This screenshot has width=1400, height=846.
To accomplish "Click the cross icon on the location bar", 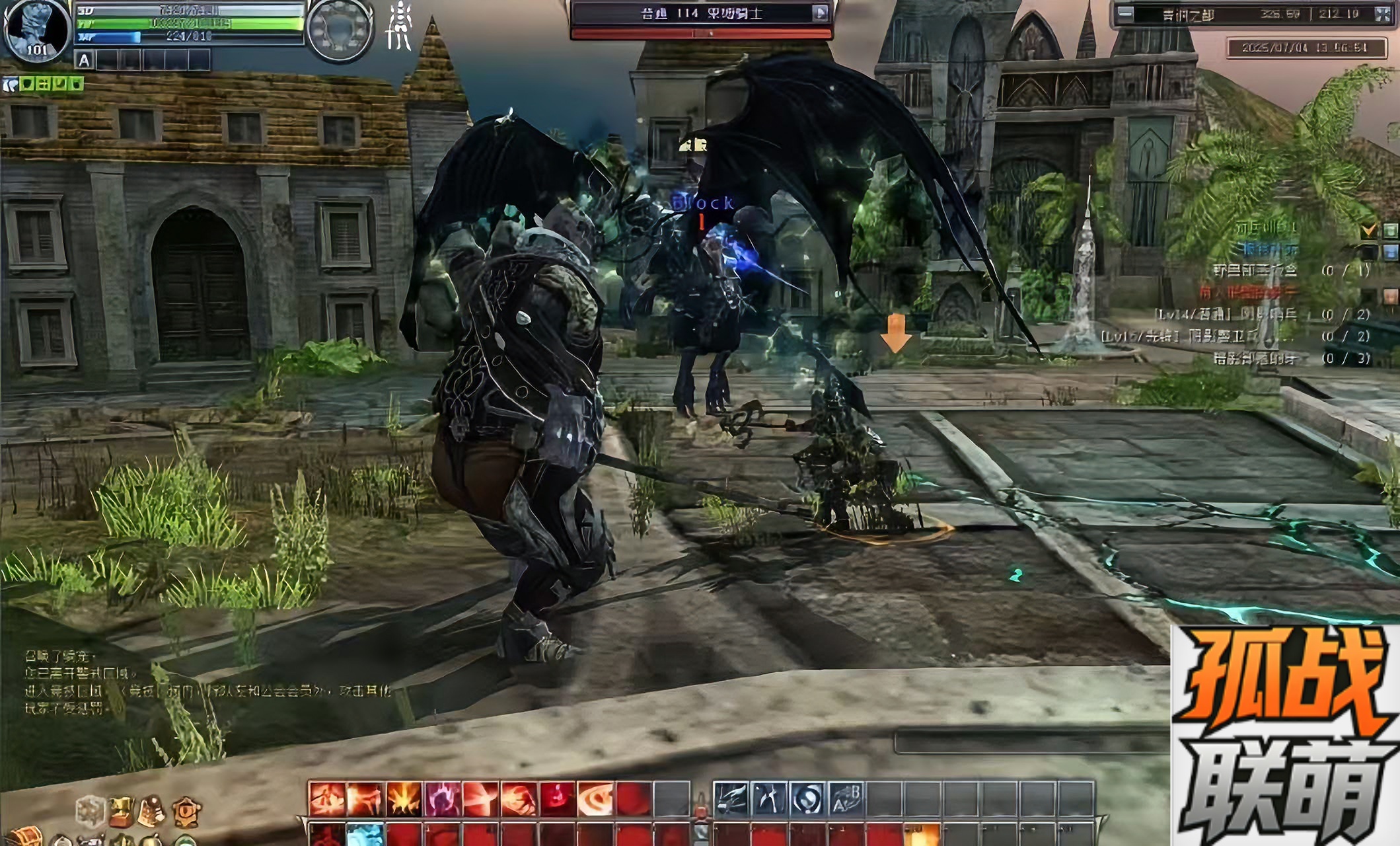I will click(x=1382, y=14).
